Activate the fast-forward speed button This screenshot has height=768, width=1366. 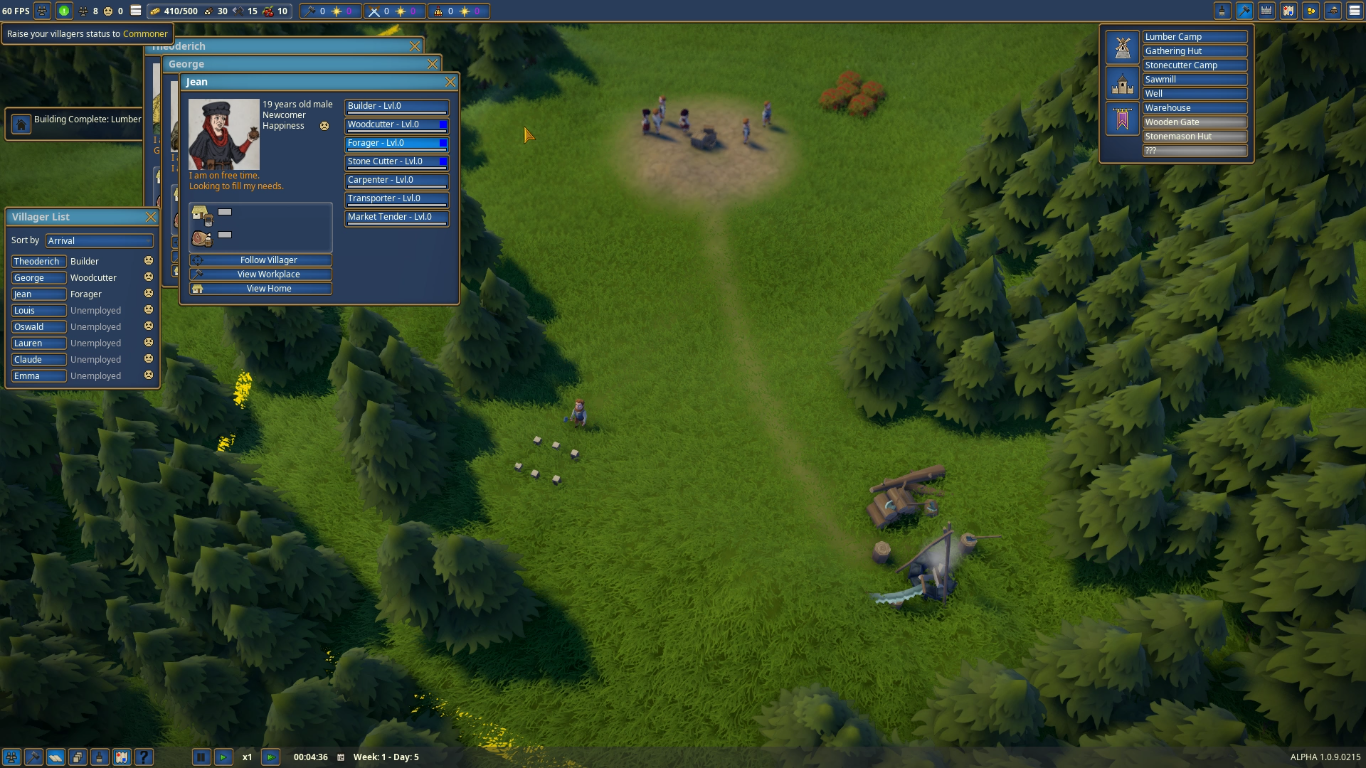(270, 757)
